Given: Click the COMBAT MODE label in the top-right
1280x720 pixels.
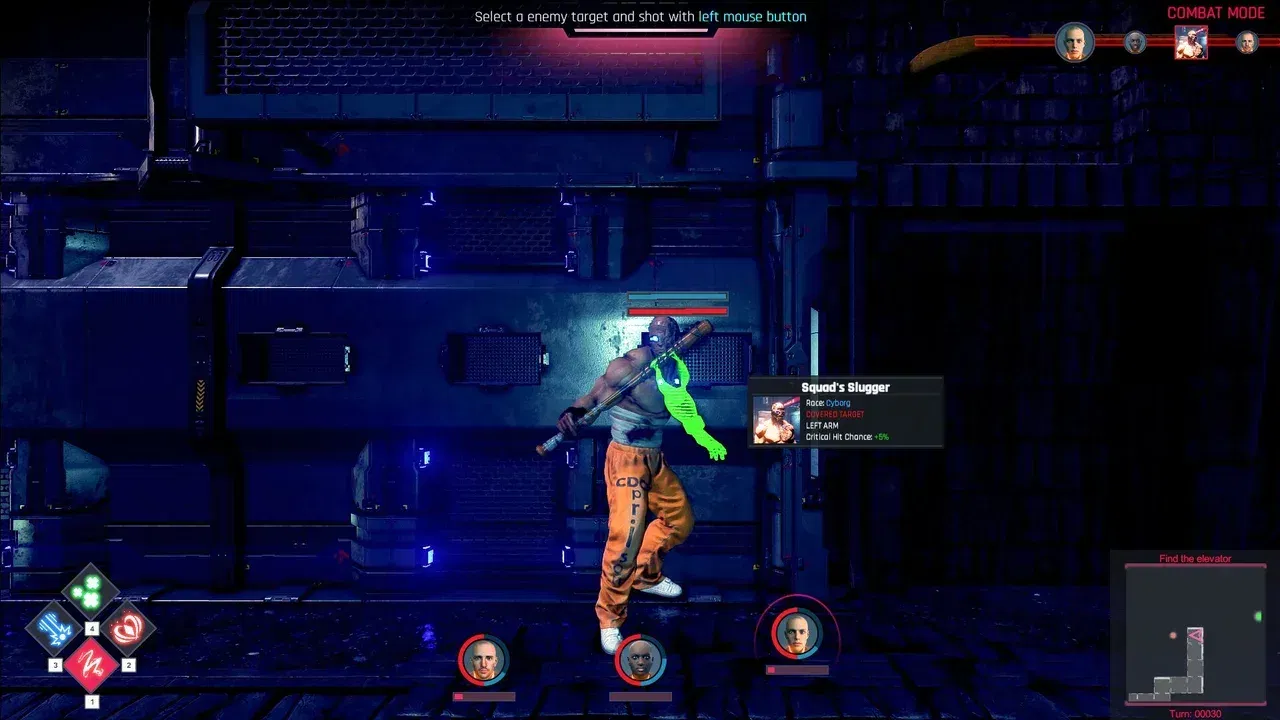Looking at the screenshot, I should 1216,12.
